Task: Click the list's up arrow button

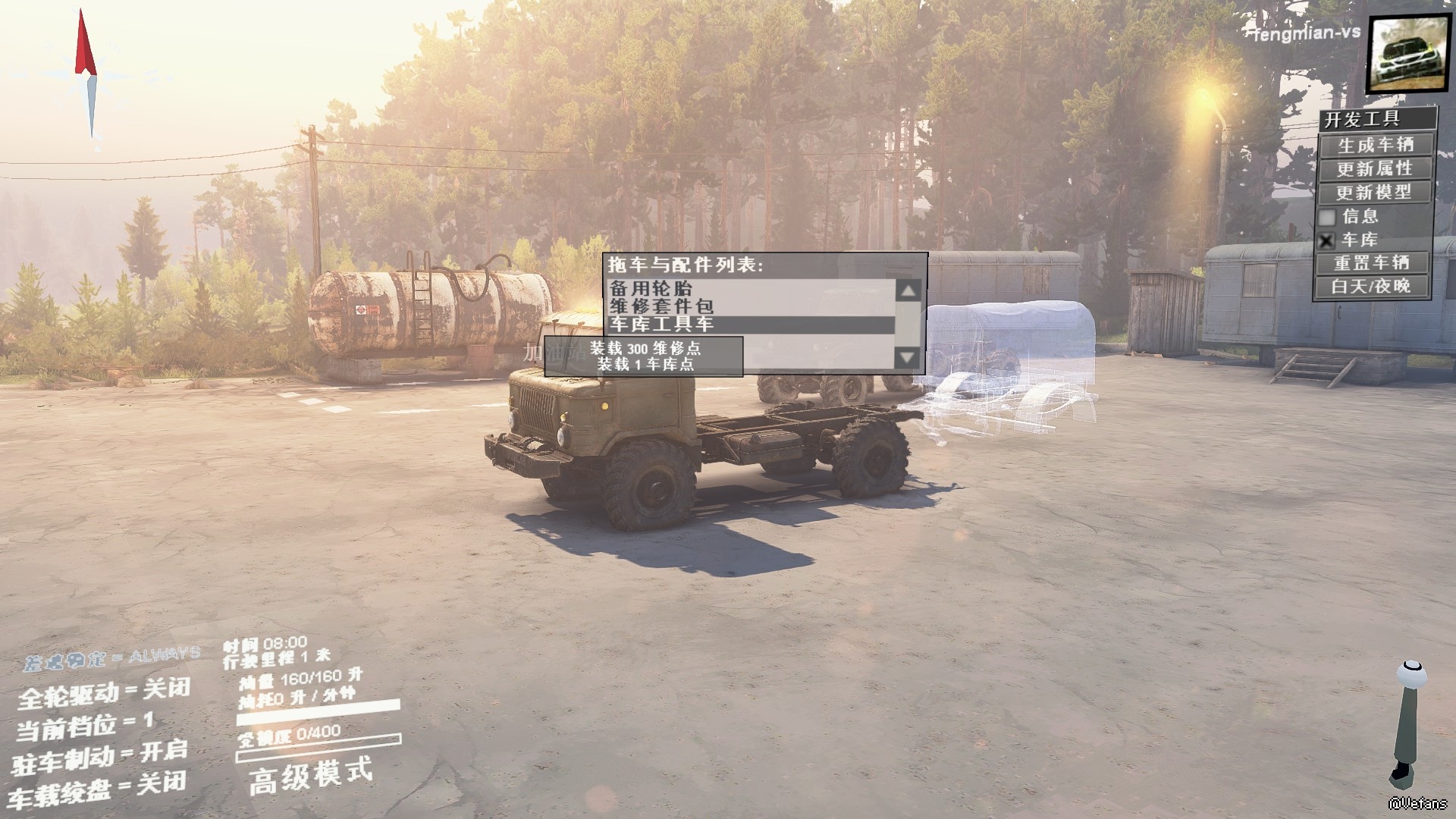Action: [908, 290]
